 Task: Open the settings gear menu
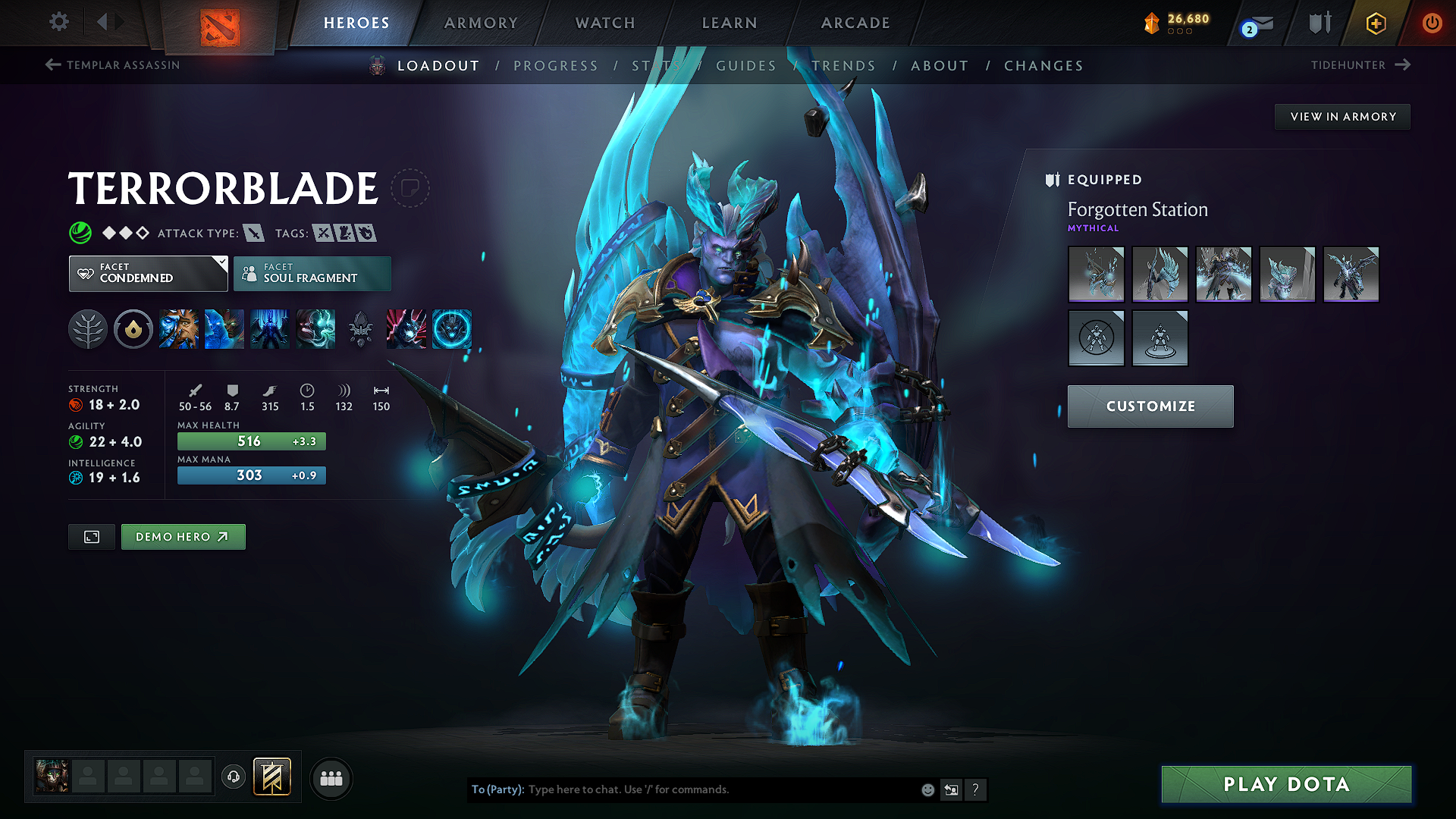click(59, 22)
